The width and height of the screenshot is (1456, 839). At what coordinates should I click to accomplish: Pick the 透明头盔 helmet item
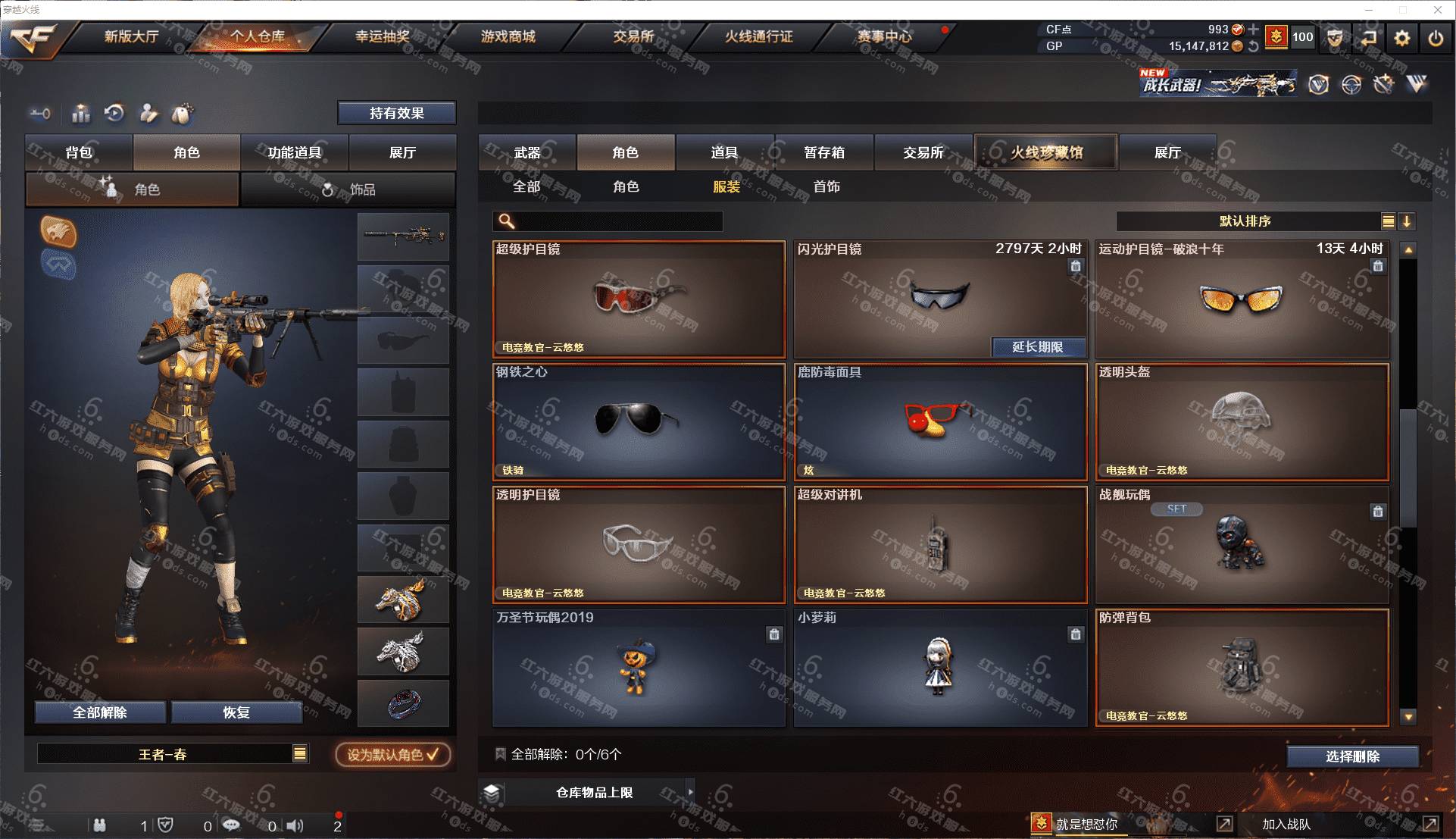(x=1242, y=422)
